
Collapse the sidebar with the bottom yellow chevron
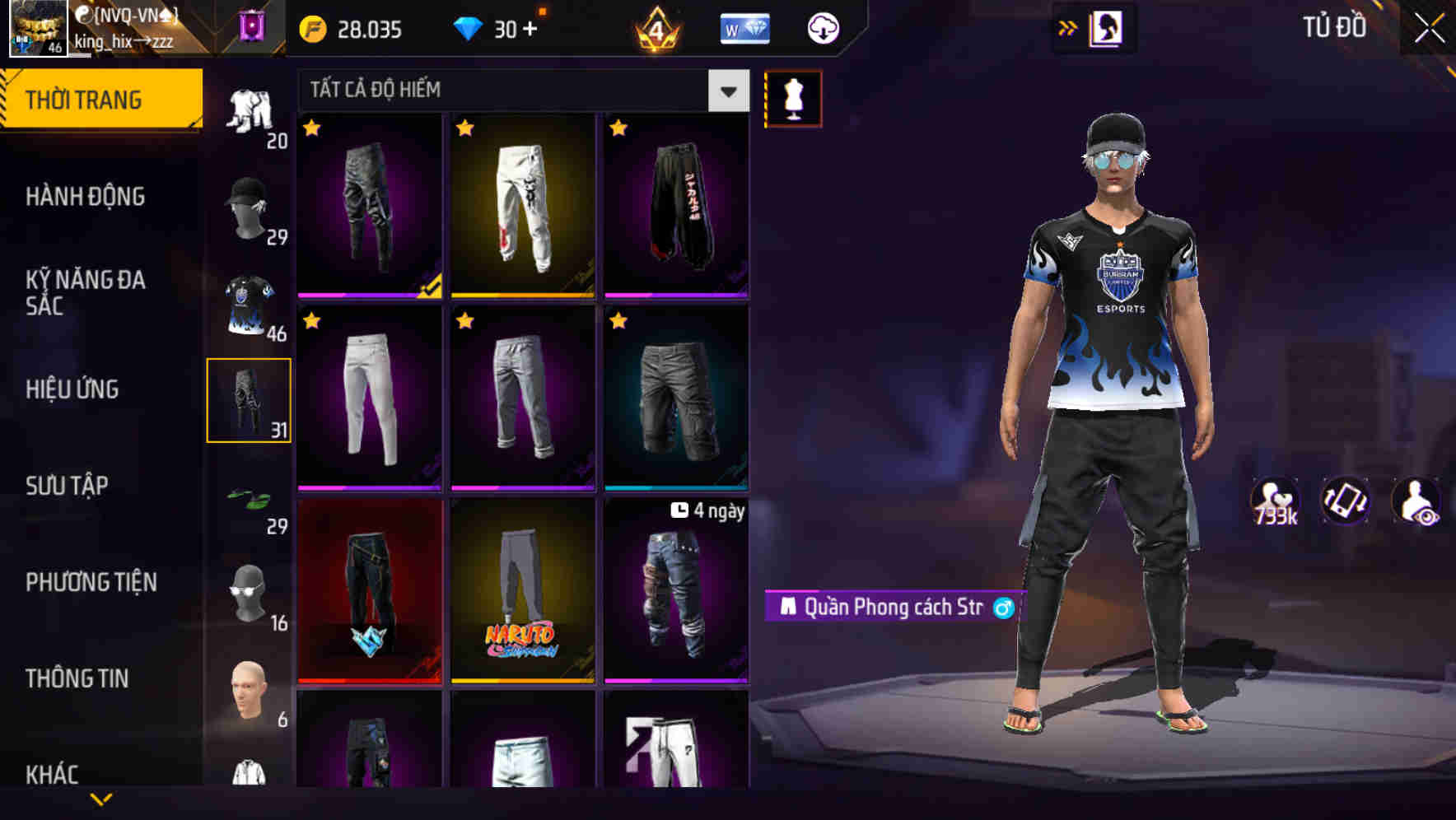tap(100, 797)
